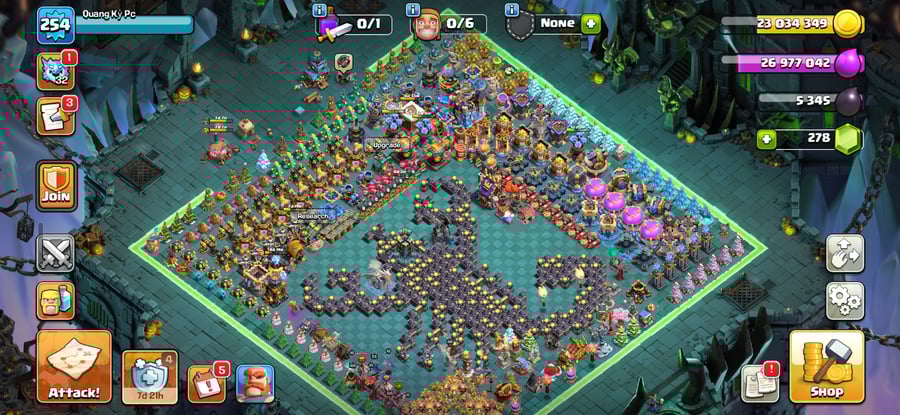Open the Shop

coord(826,366)
